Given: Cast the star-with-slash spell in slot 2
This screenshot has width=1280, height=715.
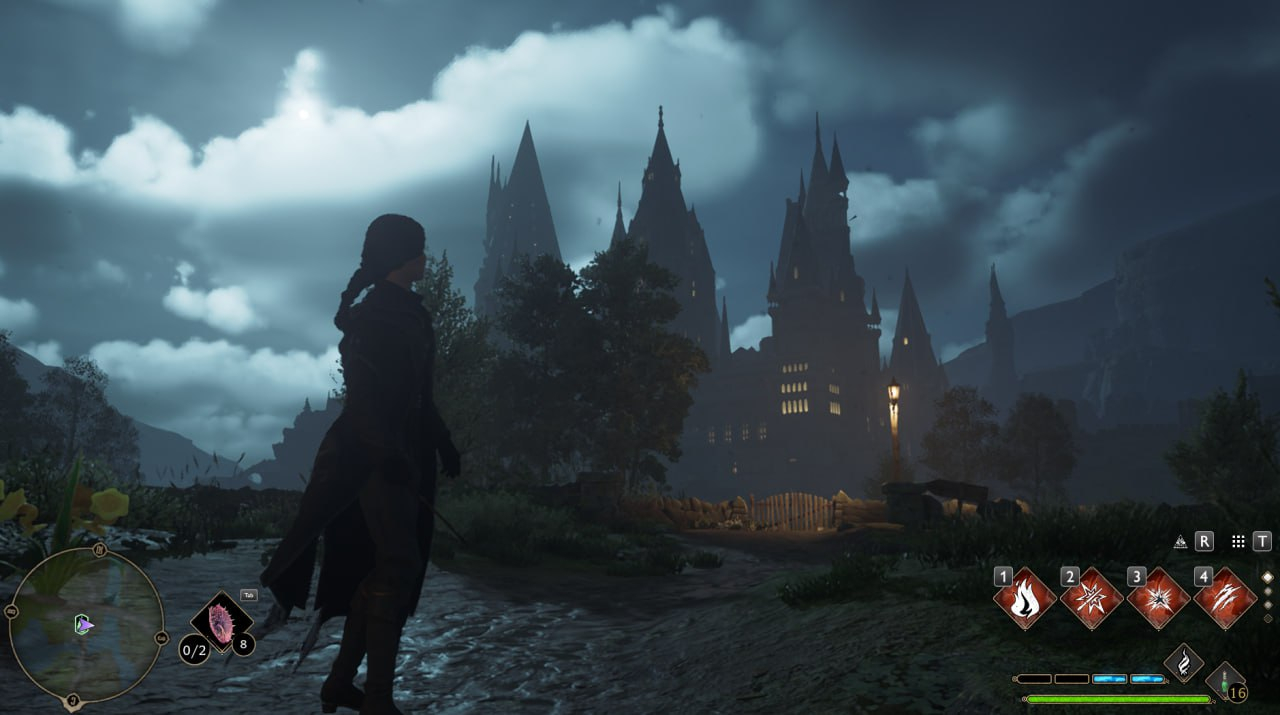Looking at the screenshot, I should pyautogui.click(x=1091, y=599).
